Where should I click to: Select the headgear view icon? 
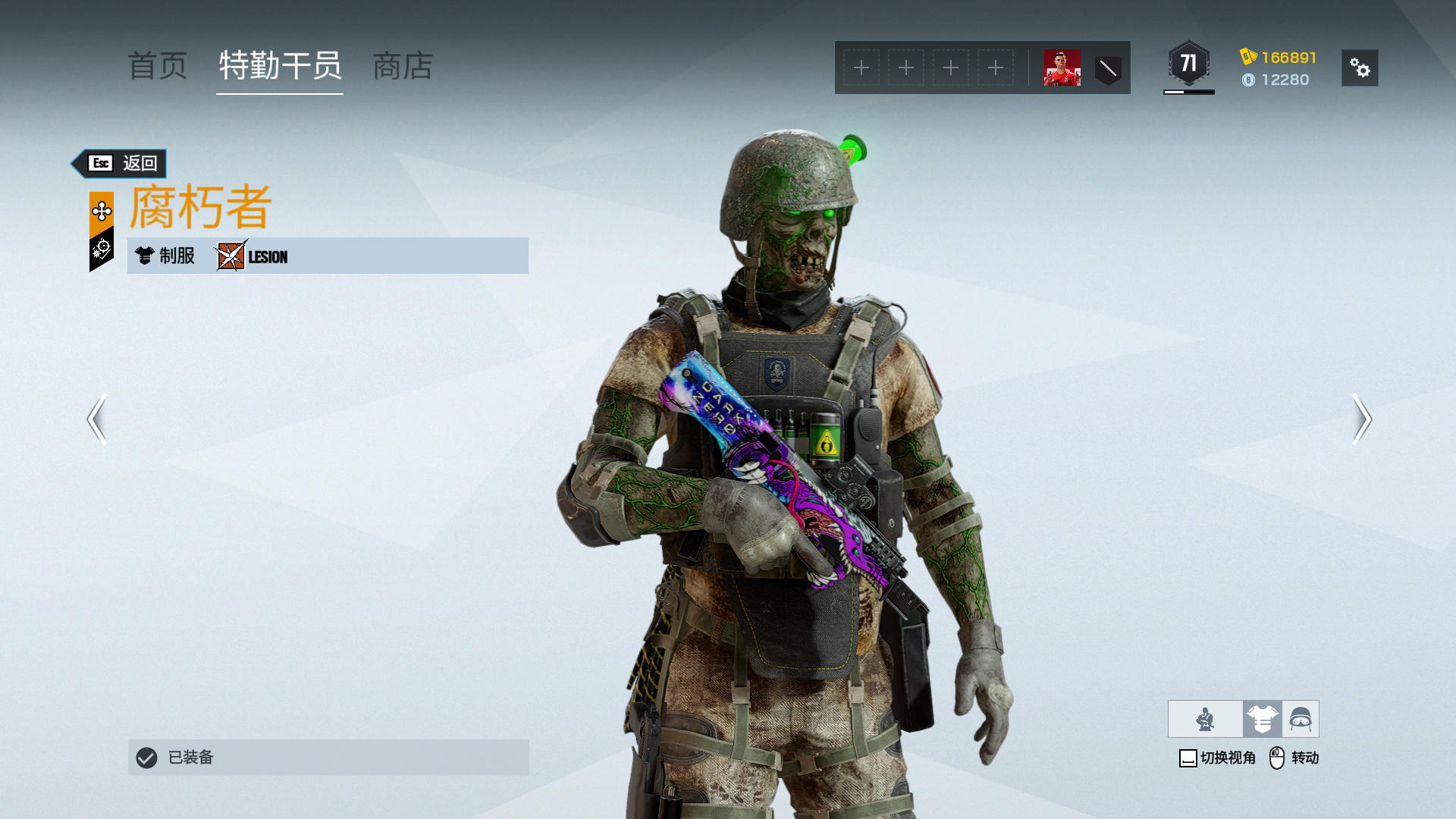1301,719
